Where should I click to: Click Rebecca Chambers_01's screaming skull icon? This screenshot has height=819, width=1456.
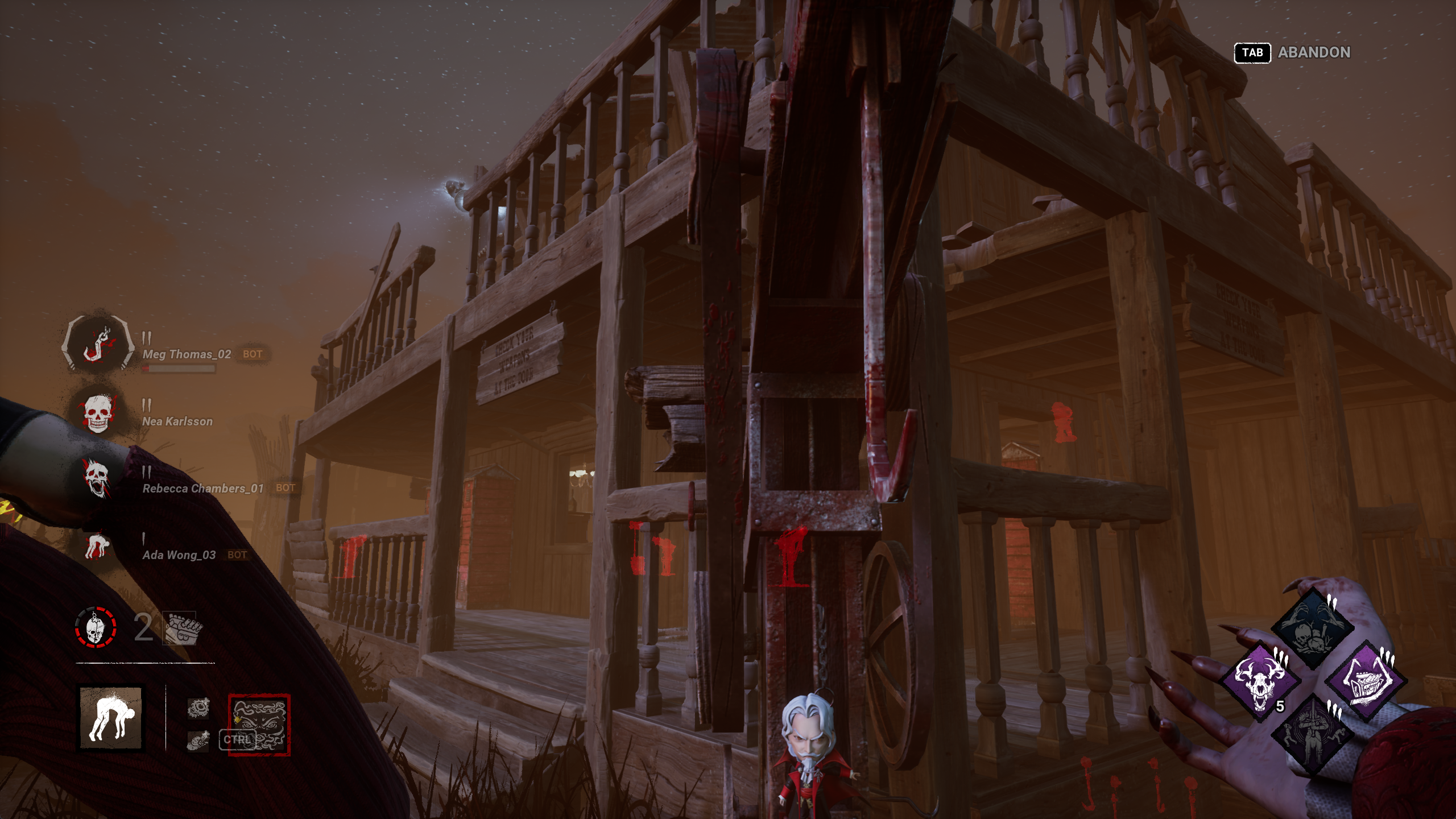[x=97, y=479]
